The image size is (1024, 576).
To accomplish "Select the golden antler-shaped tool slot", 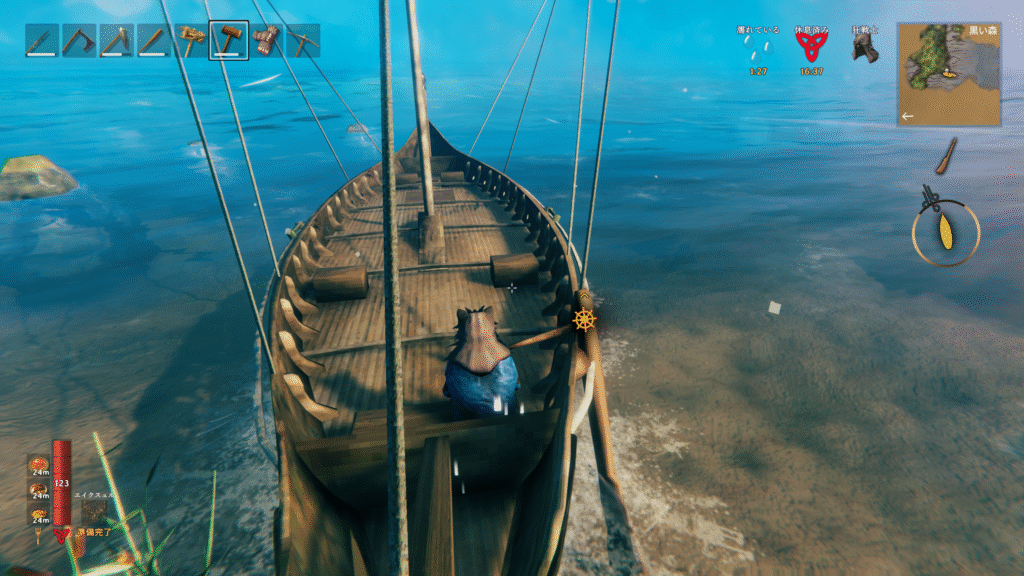I will point(191,41).
